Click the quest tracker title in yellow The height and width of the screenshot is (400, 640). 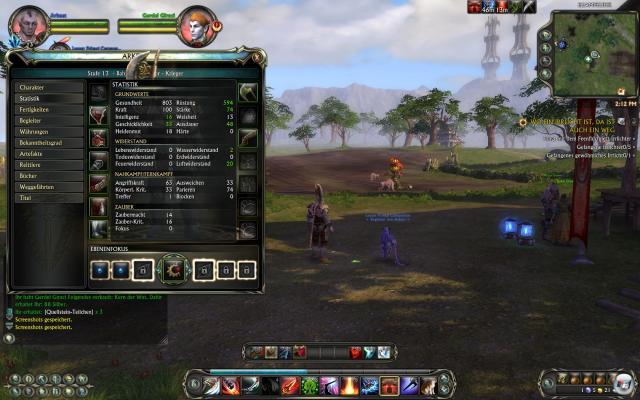(582, 124)
